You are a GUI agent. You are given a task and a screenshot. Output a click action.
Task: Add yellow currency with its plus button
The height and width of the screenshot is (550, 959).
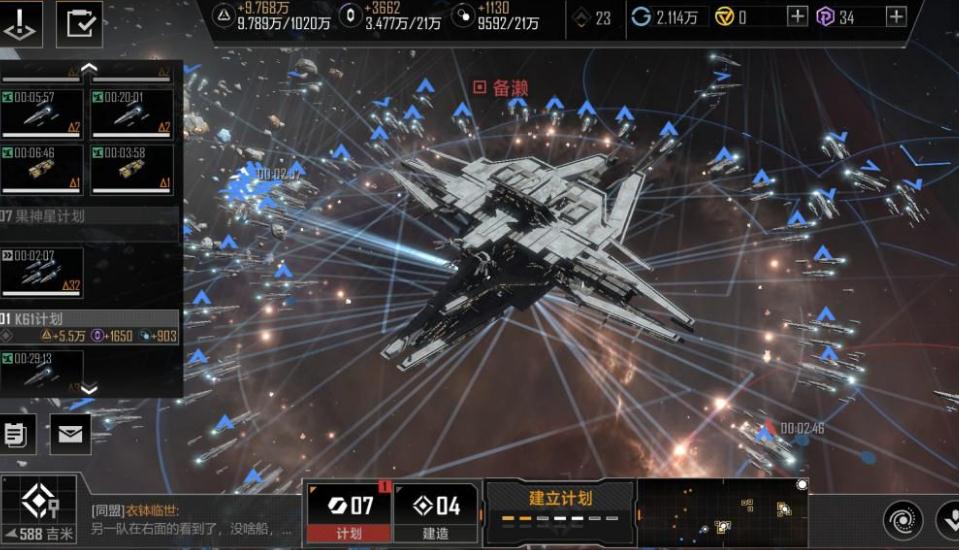point(797,16)
